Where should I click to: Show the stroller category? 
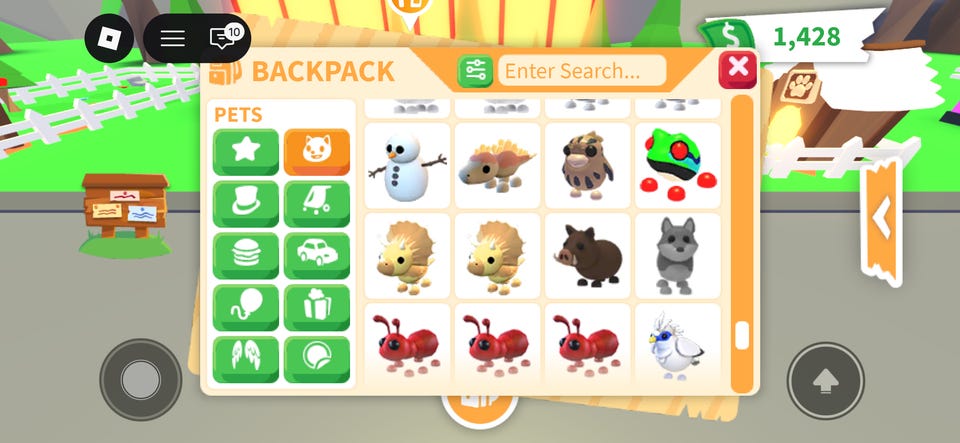[x=317, y=204]
